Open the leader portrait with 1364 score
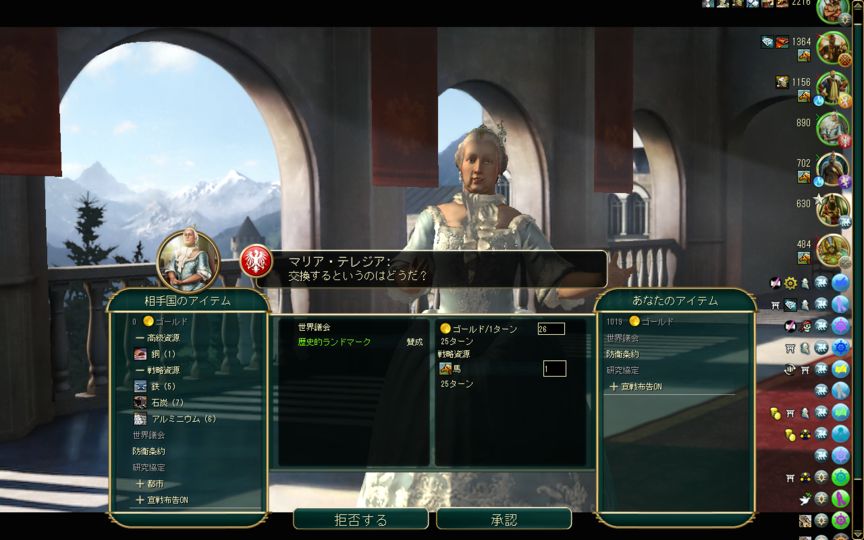This screenshot has width=864, height=540. click(832, 45)
